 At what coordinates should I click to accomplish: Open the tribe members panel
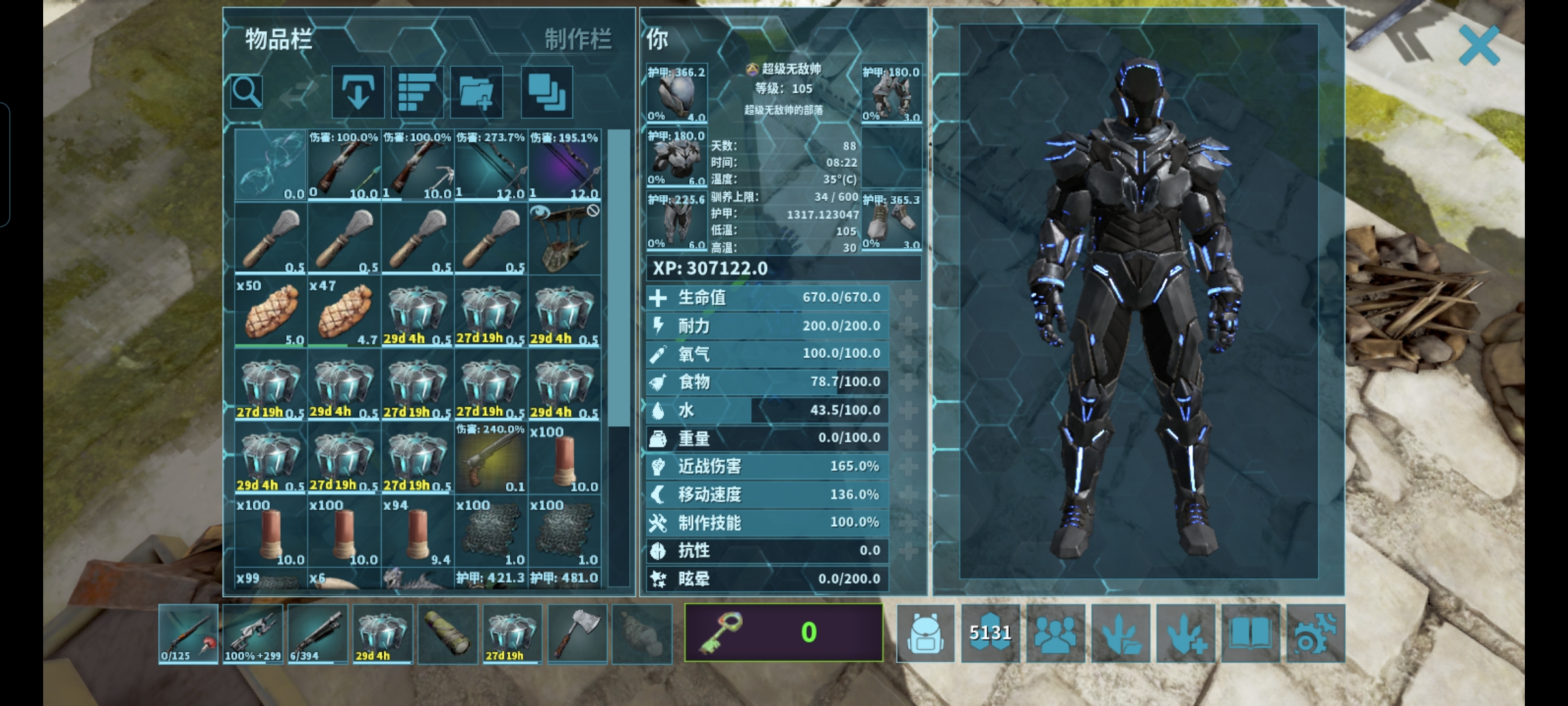point(1055,633)
